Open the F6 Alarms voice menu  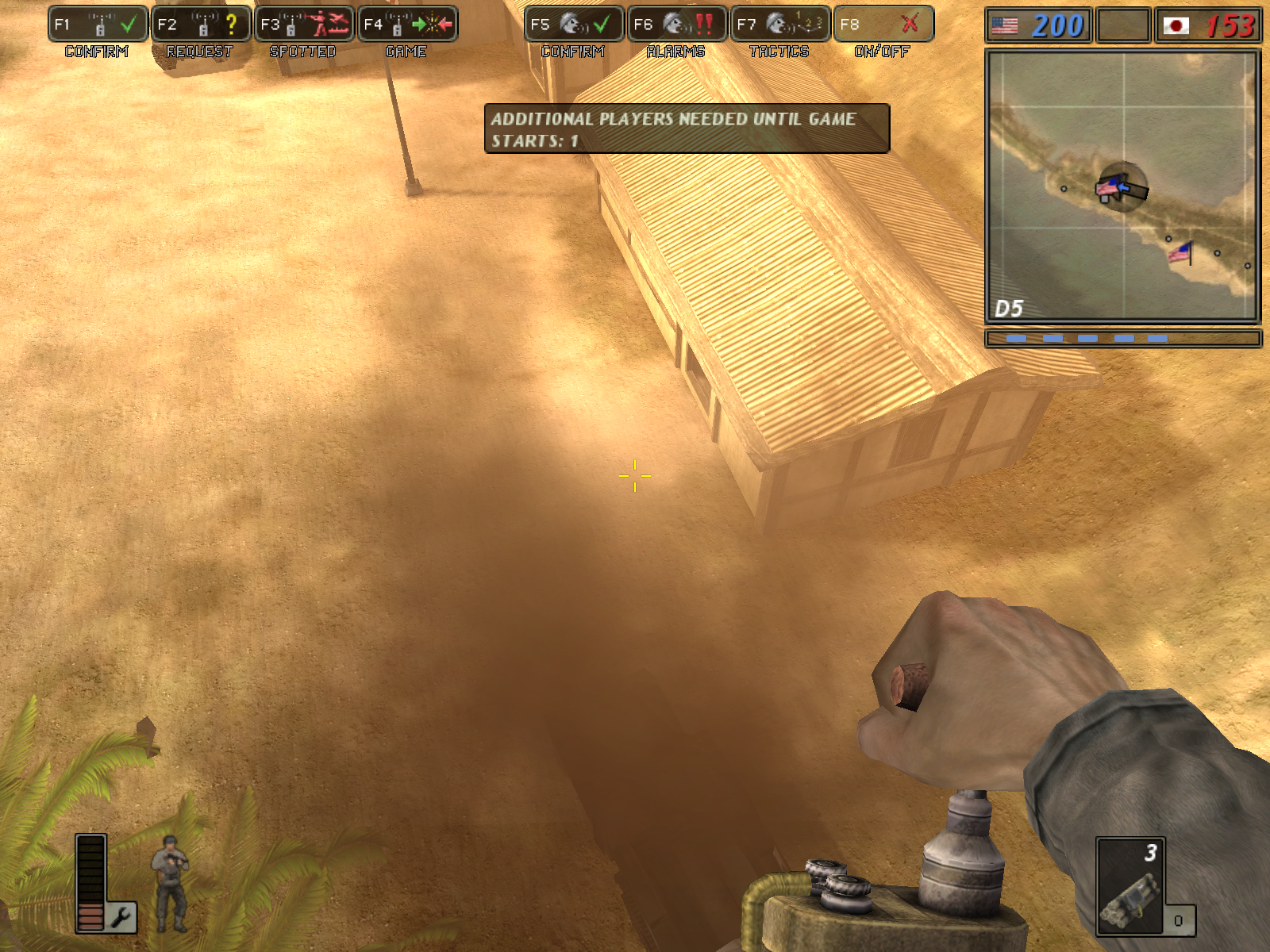pyautogui.click(x=675, y=24)
